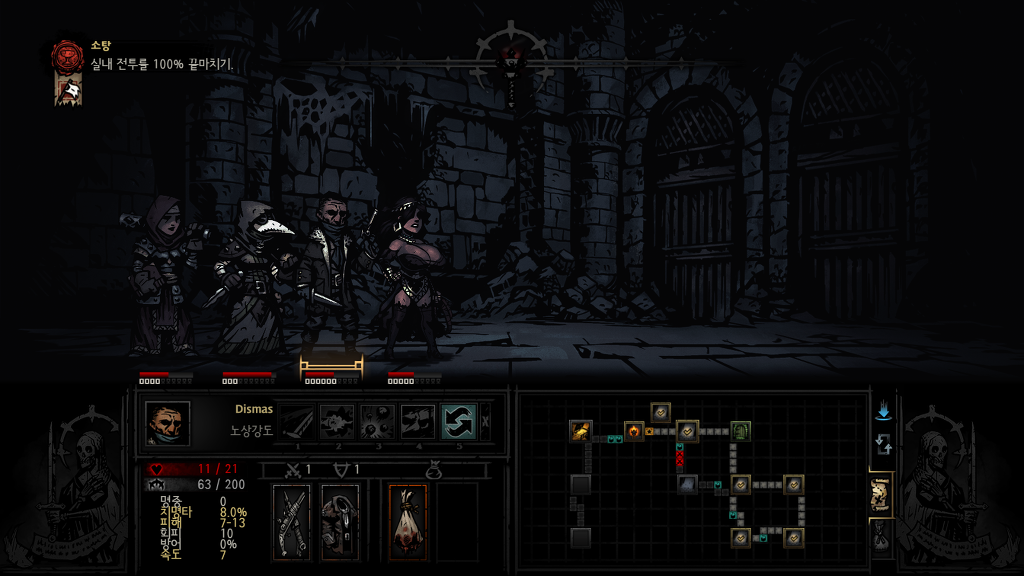Select the torch-lit room on the map
1024x576 pixels.
coord(634,431)
